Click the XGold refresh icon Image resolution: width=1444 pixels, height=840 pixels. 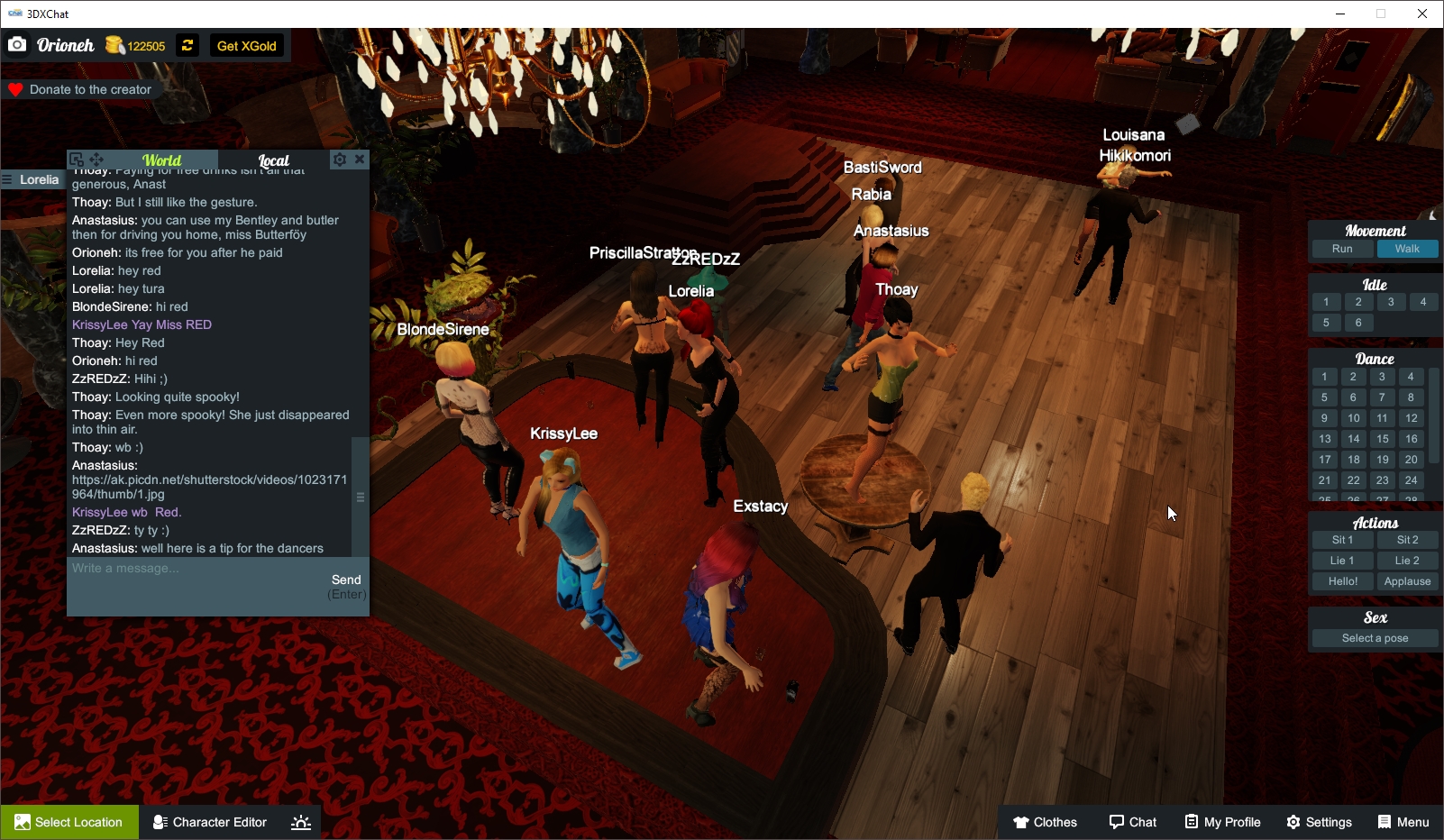(x=187, y=45)
